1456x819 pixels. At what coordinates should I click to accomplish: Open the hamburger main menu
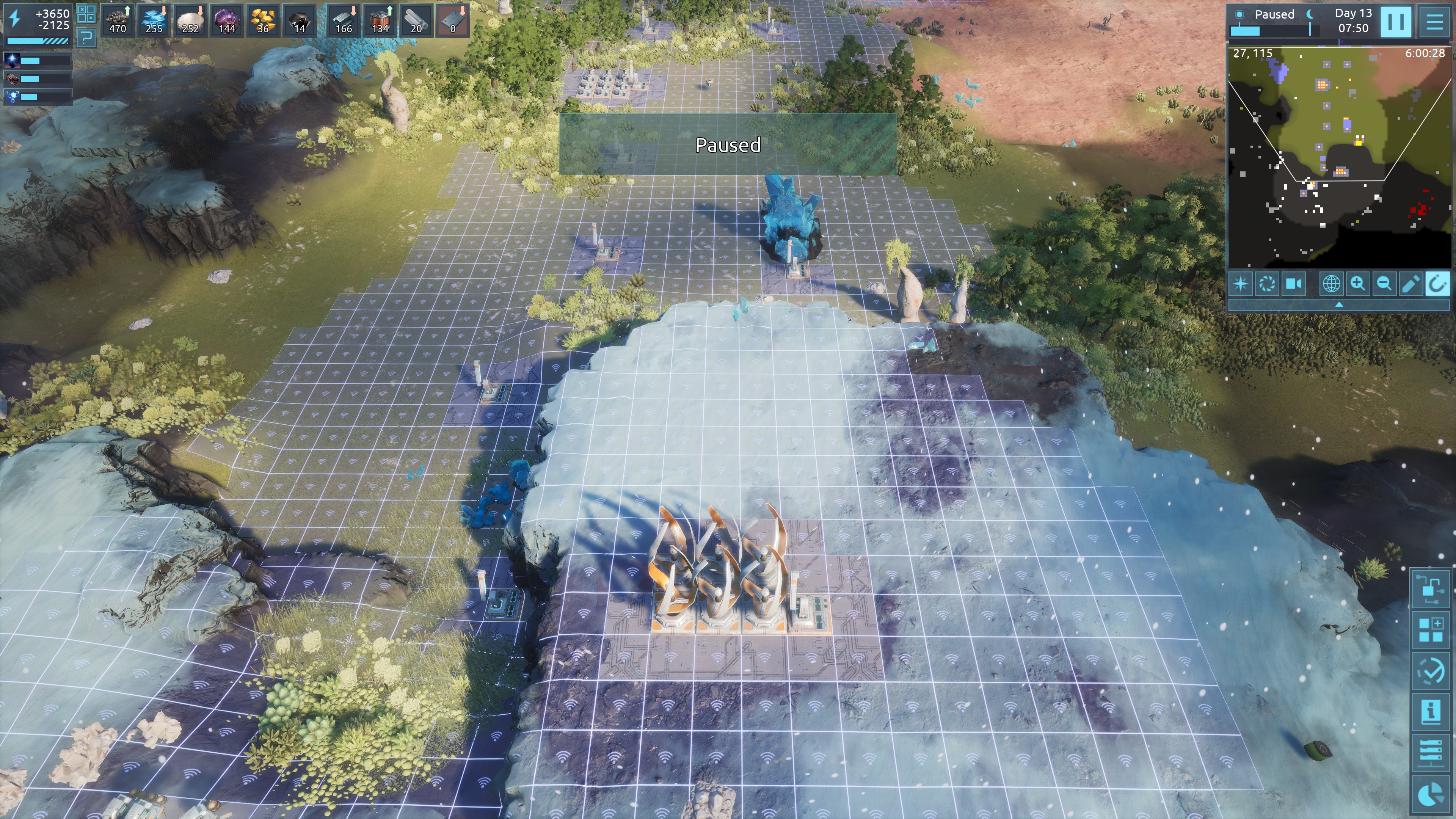click(1434, 22)
